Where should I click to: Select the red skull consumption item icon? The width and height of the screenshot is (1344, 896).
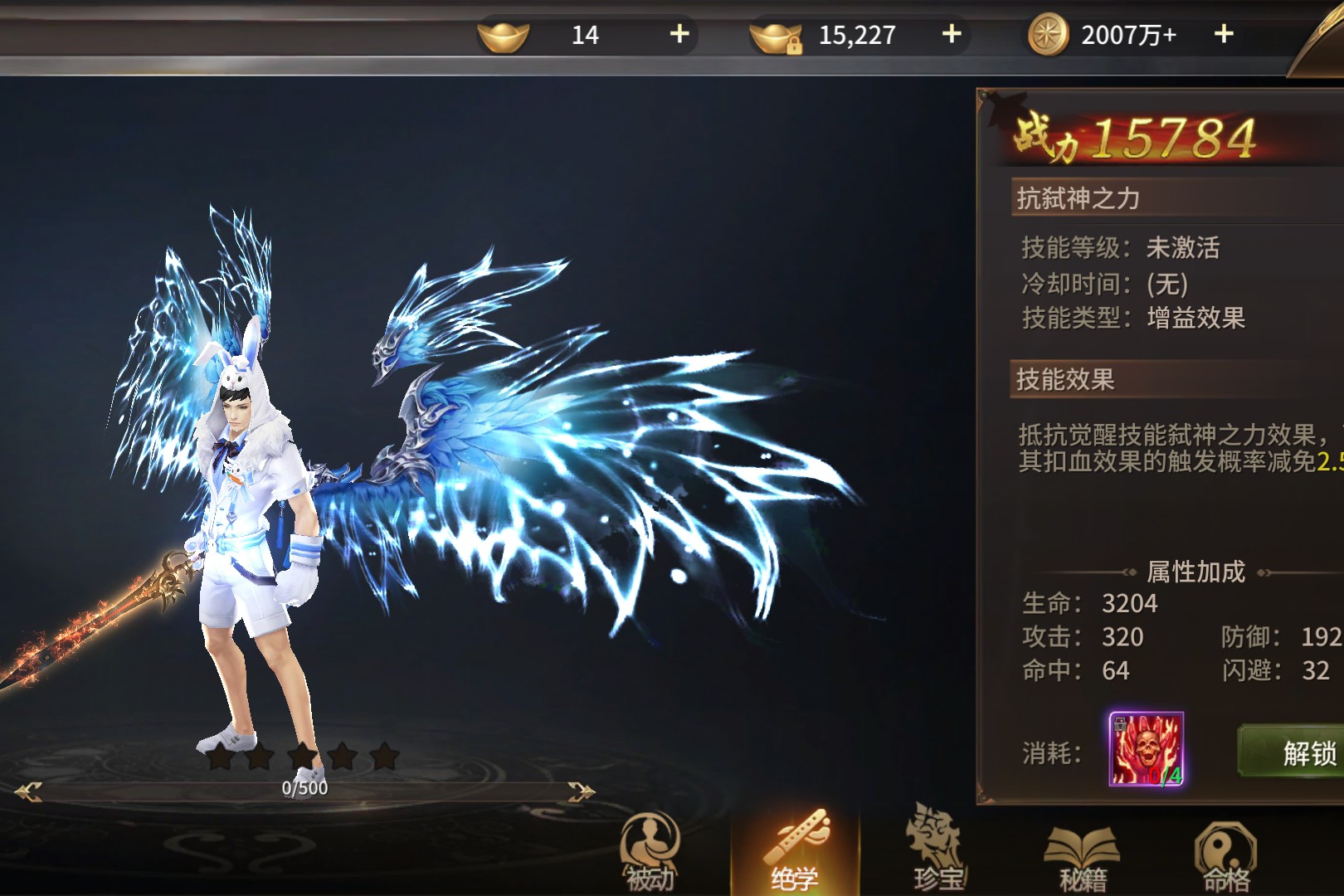1147,749
